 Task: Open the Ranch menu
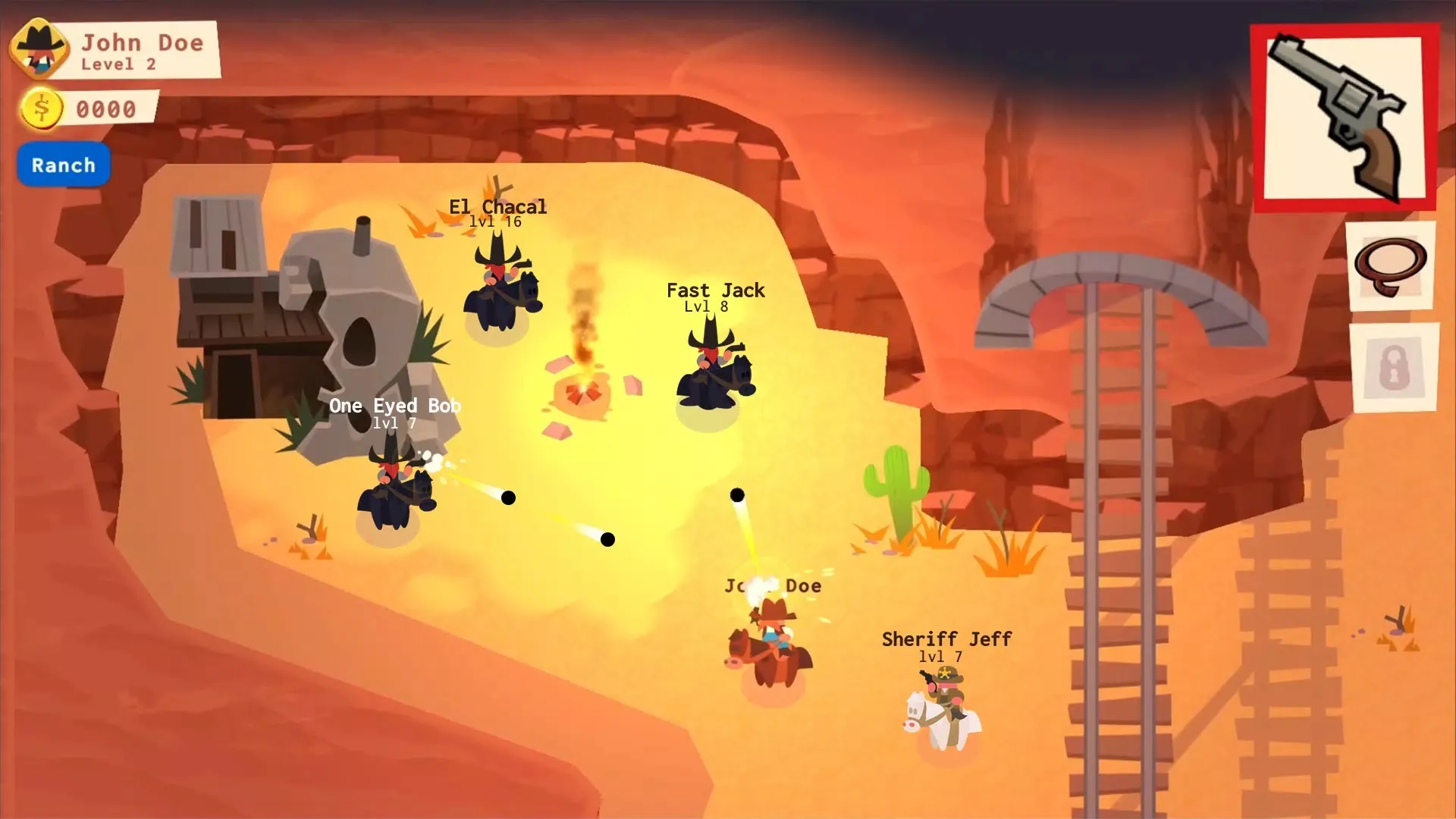pyautogui.click(x=64, y=165)
